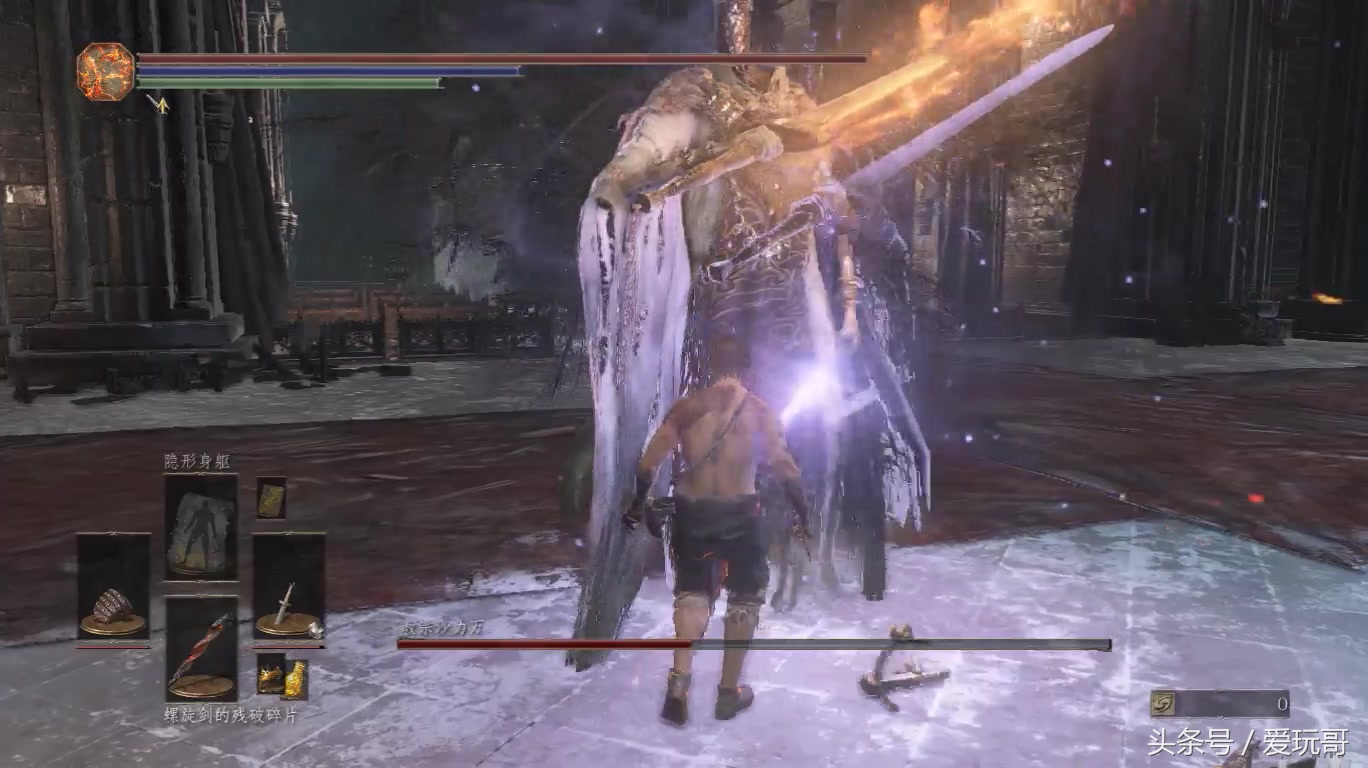1368x768 pixels.
Task: Select the studded gauntlet left-hand slot
Action: pyautogui.click(x=113, y=587)
